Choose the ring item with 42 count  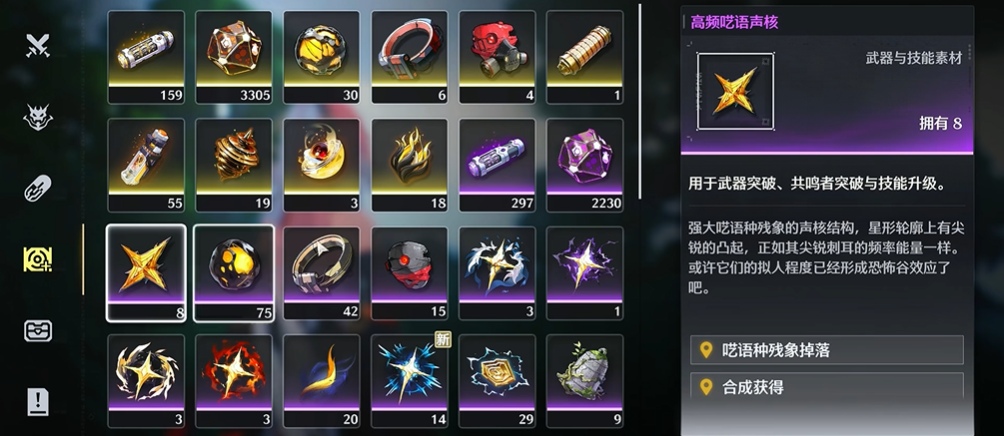click(322, 272)
